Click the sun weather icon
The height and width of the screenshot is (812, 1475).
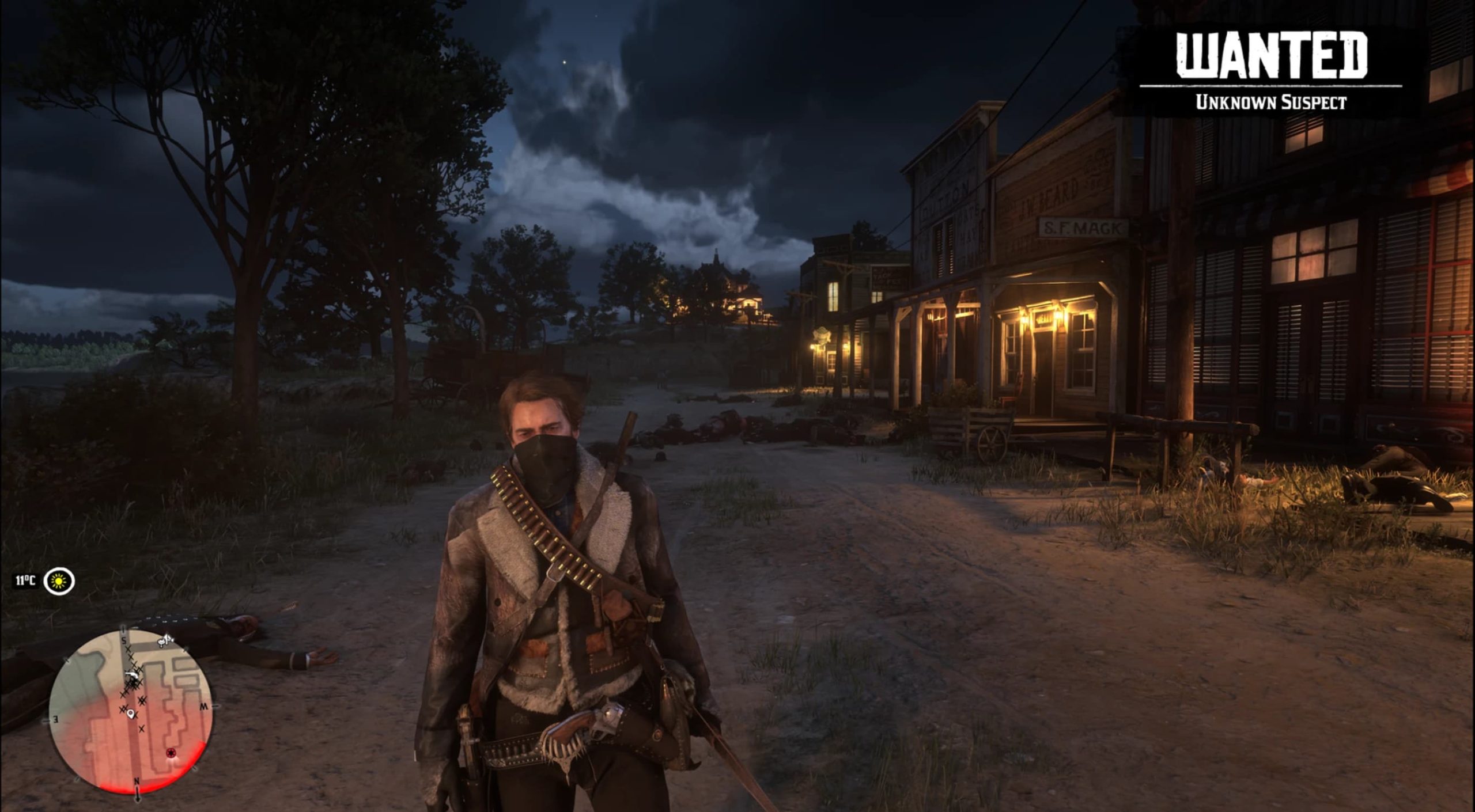(x=59, y=581)
